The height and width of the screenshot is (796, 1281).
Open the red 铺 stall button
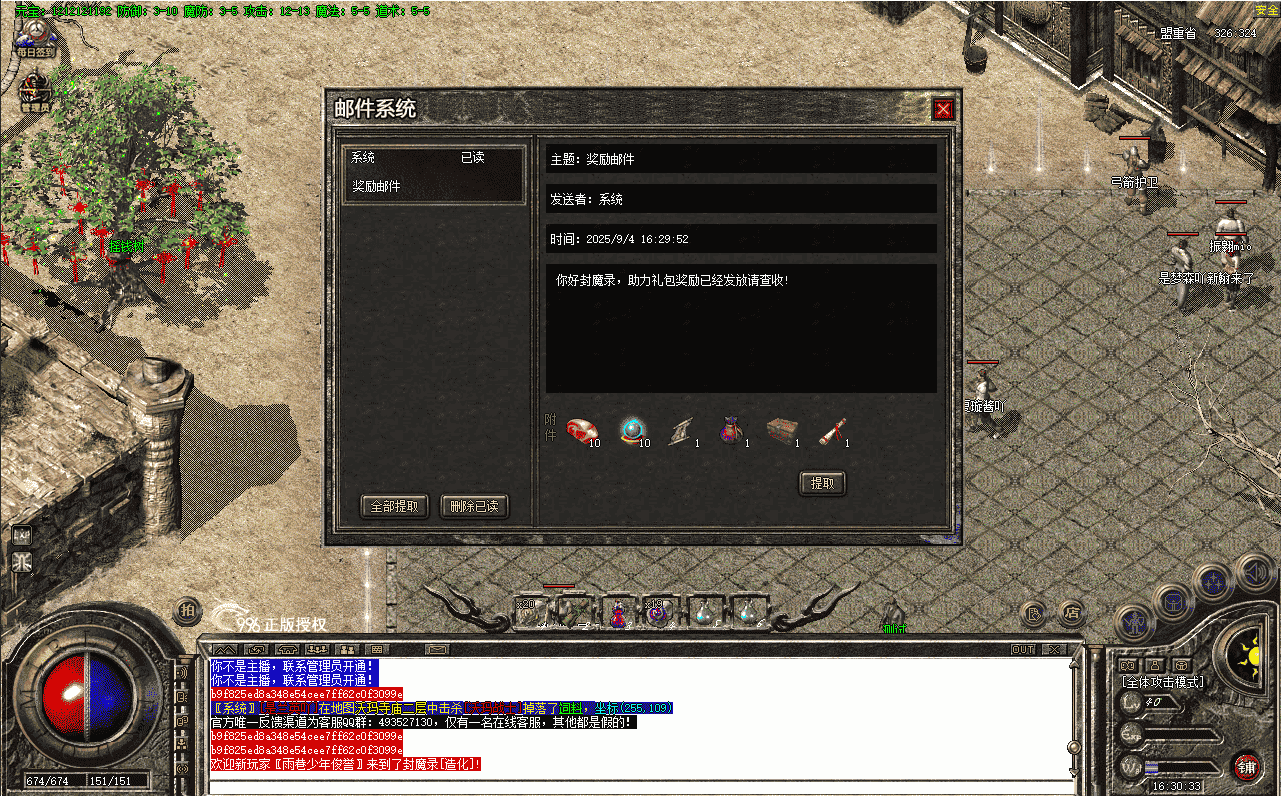coord(1246,766)
